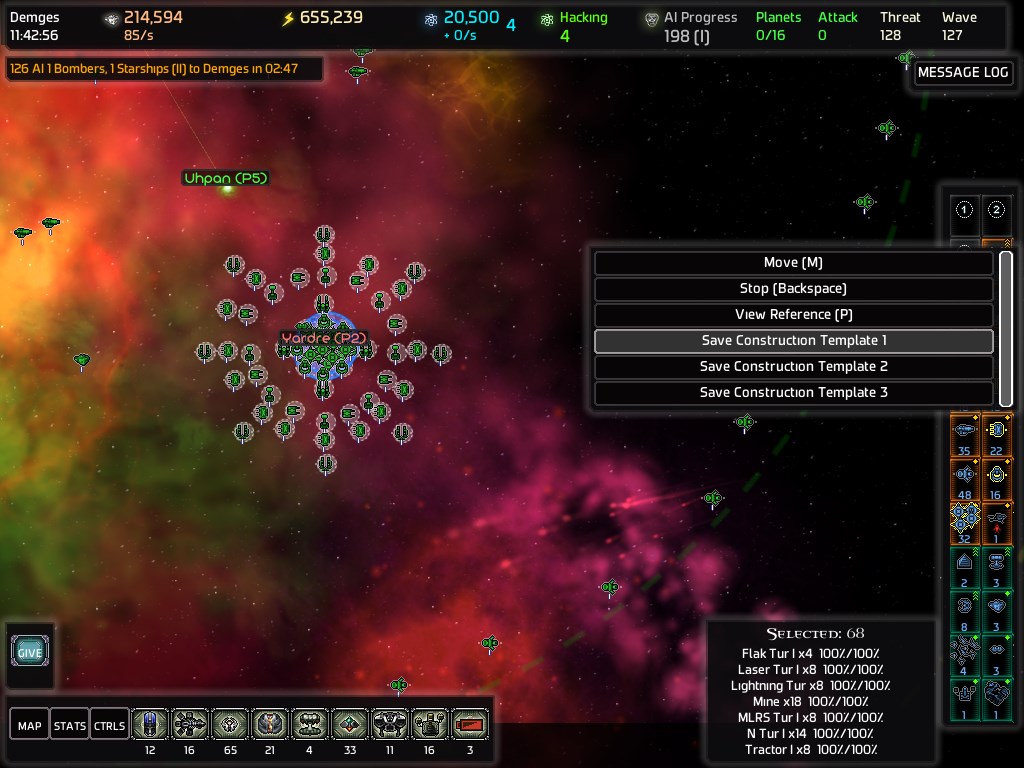Save Construction Template 3
The width and height of the screenshot is (1024, 768).
[793, 393]
